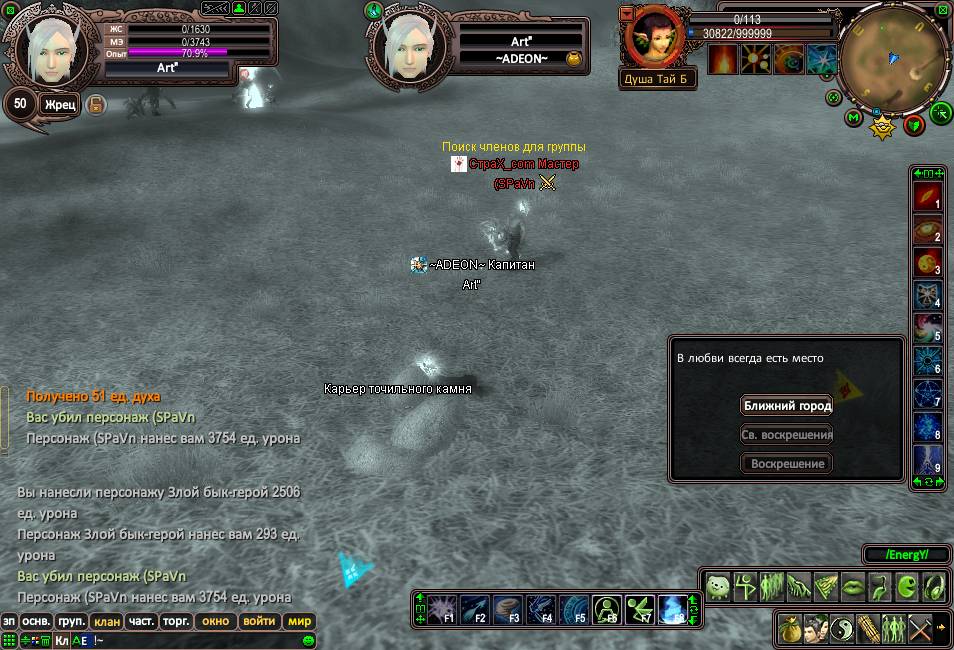Image resolution: width=954 pixels, height=650 pixels.
Task: Click the Воскрешение button
Action: click(x=787, y=464)
